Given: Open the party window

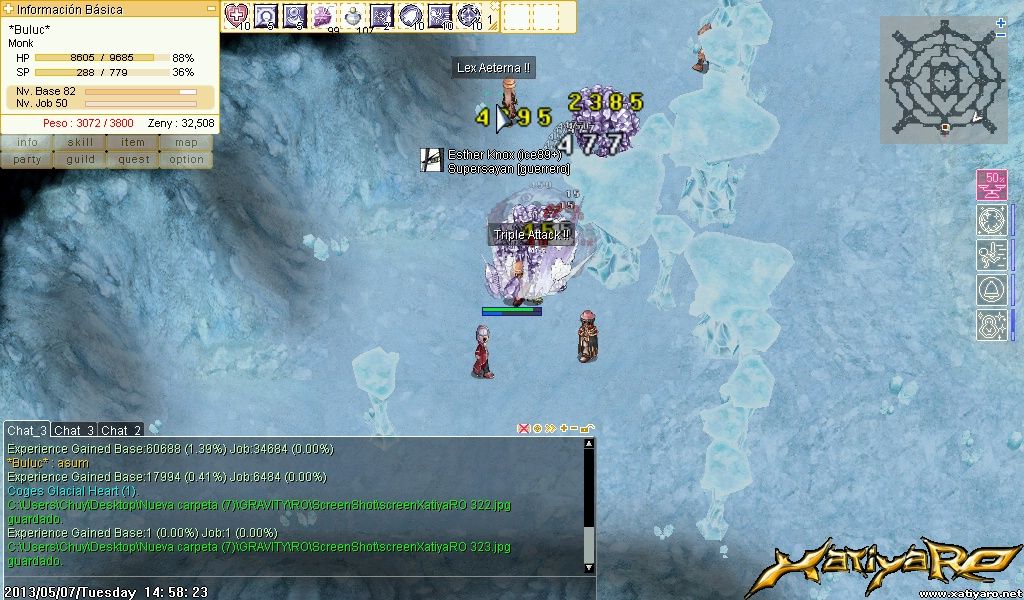Looking at the screenshot, I should pyautogui.click(x=27, y=159).
